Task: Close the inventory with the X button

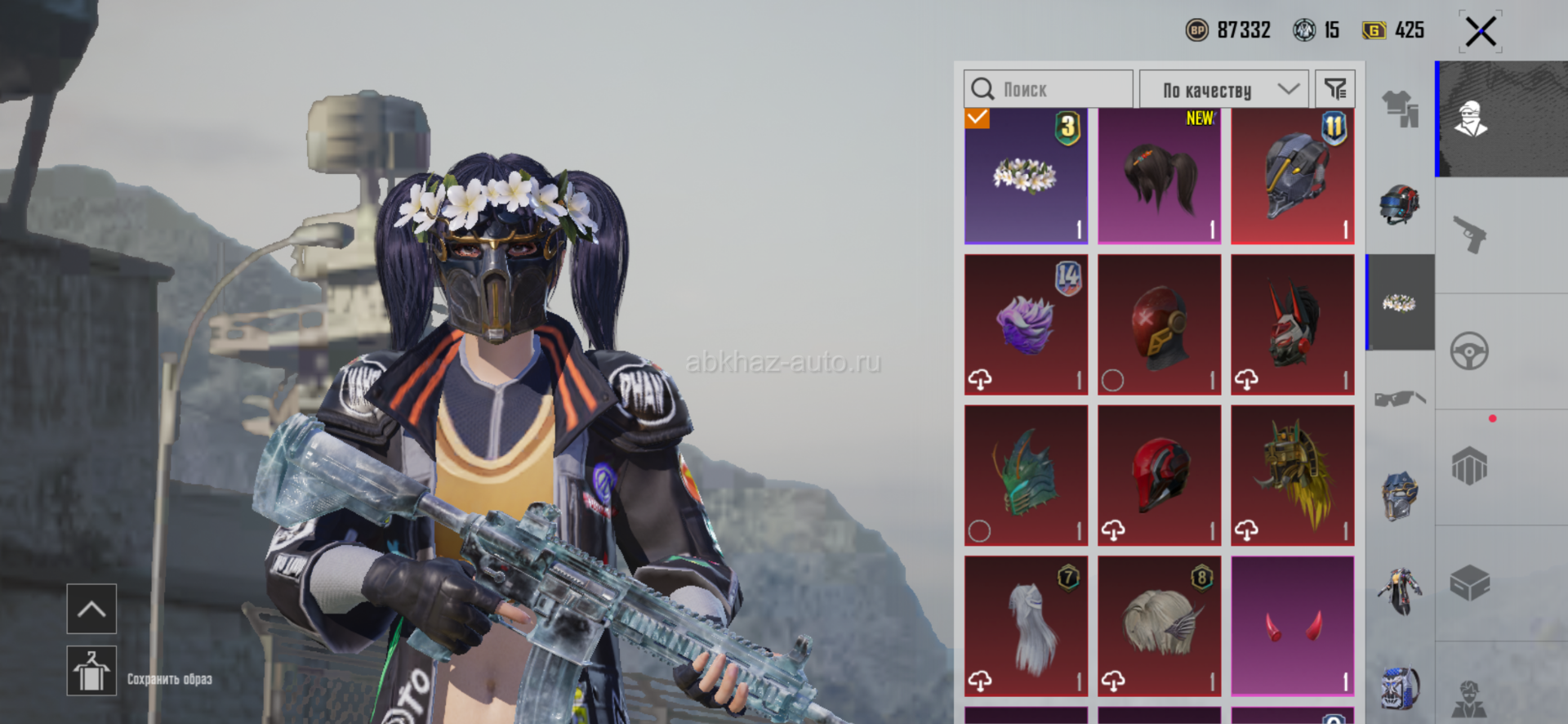Action: coord(1480,33)
